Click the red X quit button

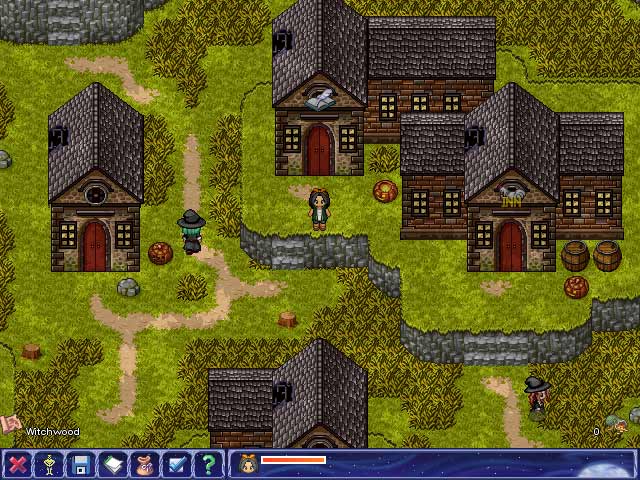pos(17,464)
